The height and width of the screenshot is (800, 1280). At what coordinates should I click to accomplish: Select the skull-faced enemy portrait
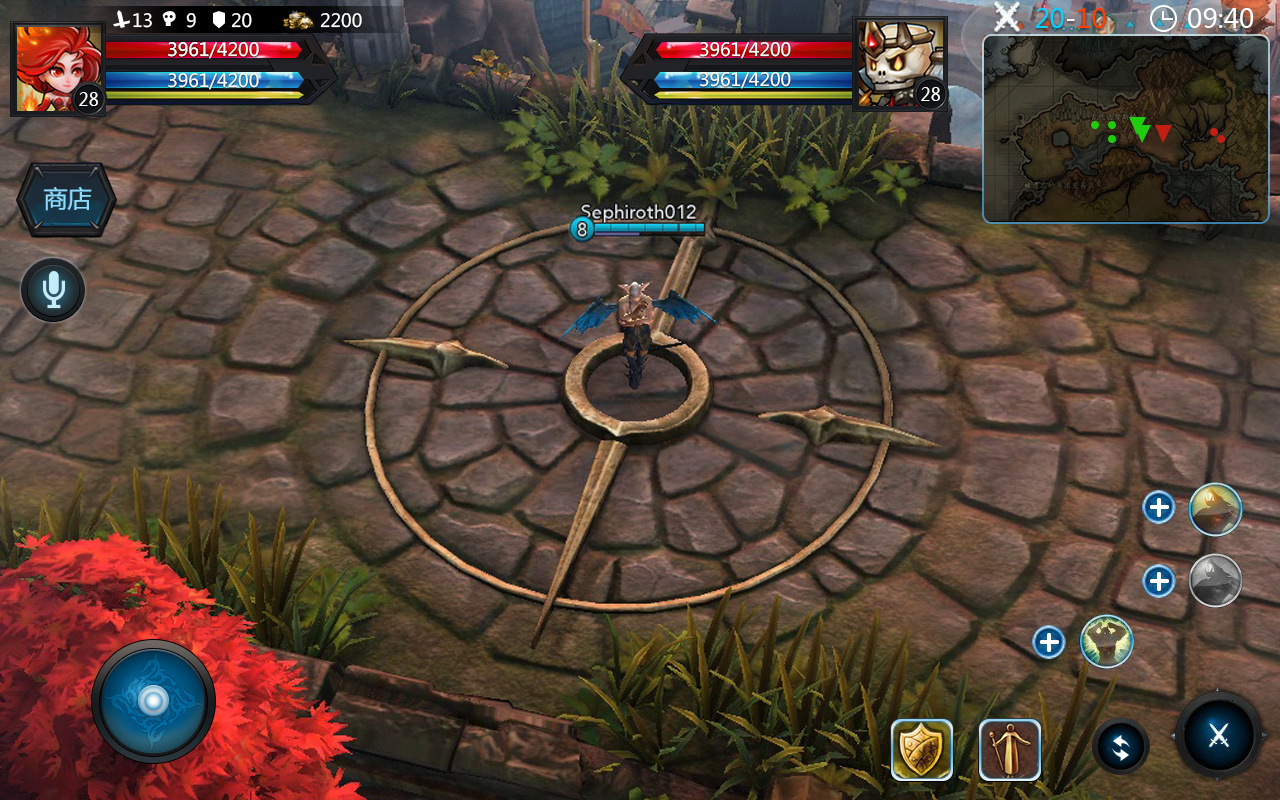[900, 62]
